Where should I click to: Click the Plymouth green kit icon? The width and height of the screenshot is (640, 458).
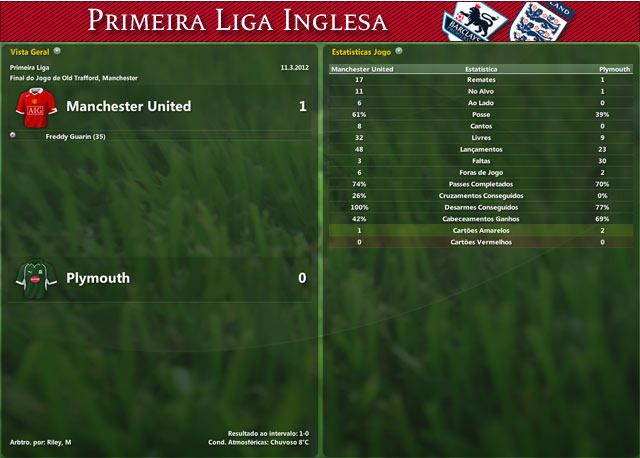(32, 278)
